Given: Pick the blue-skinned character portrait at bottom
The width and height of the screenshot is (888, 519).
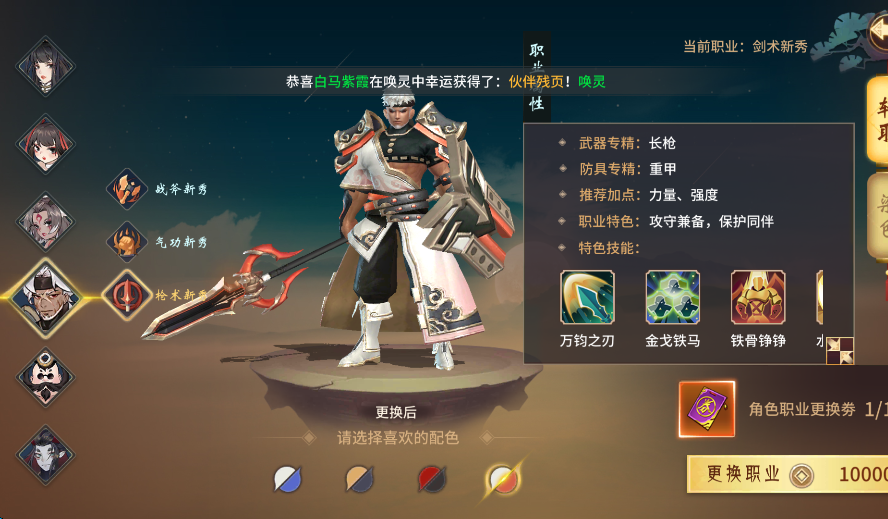Looking at the screenshot, I should coord(45,453).
